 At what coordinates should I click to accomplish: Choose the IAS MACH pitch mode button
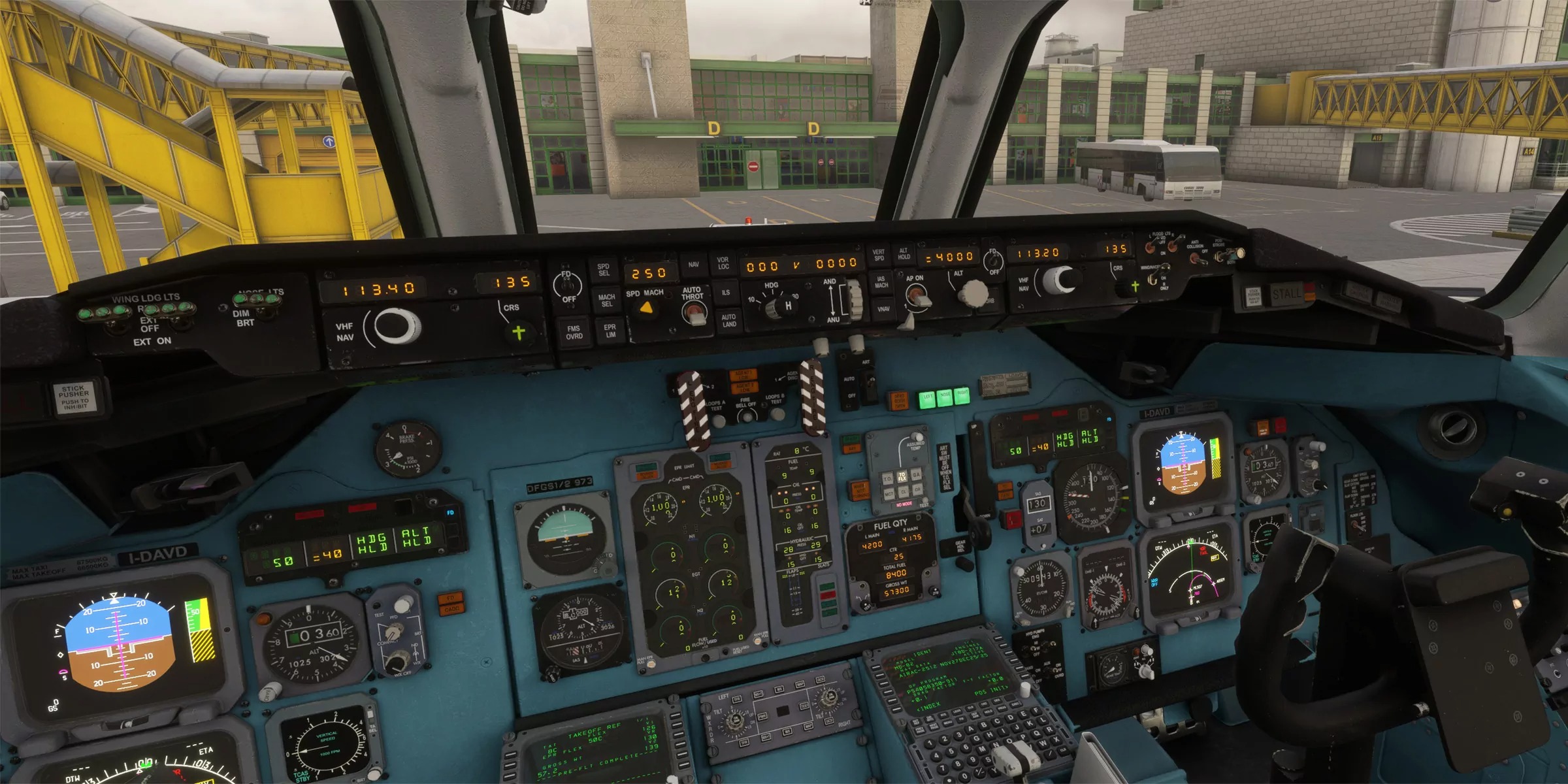881,282
